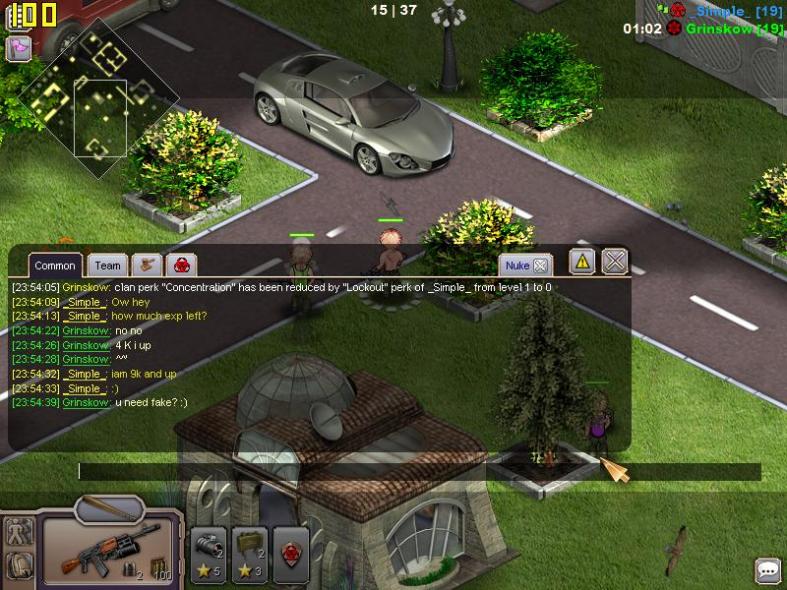Click the yellow warning triangle button
Image resolution: width=787 pixels, height=590 pixels.
[x=582, y=262]
